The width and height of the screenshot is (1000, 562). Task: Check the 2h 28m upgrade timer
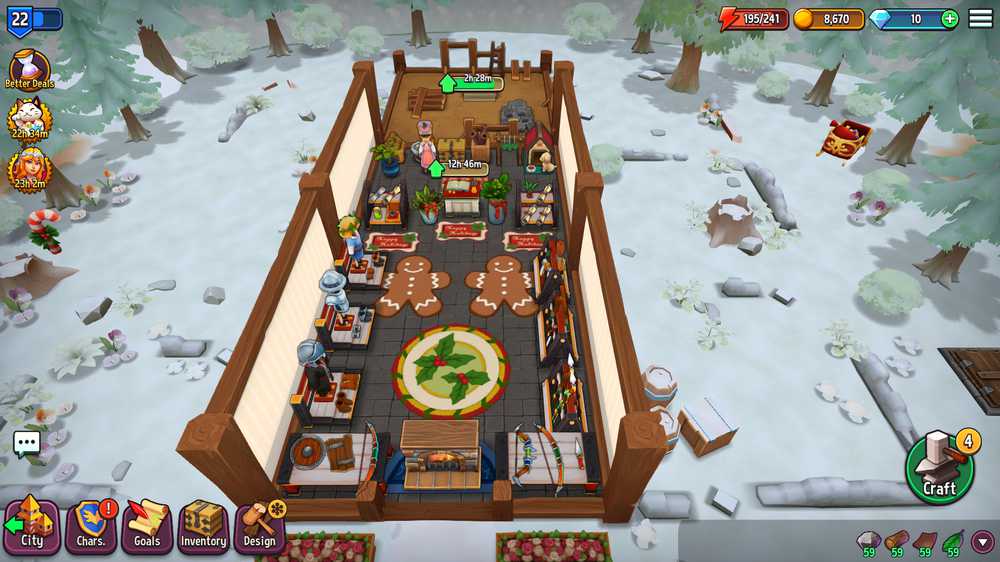coord(472,80)
